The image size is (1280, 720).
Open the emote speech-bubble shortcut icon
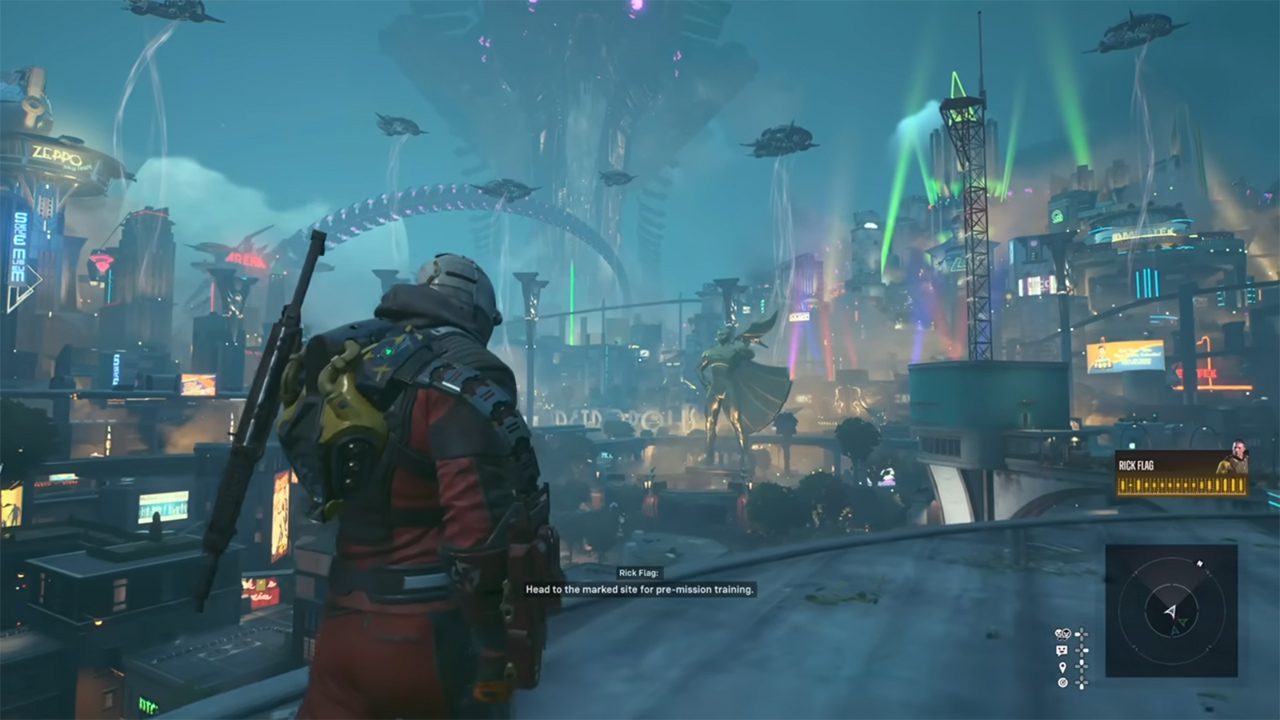click(1063, 650)
